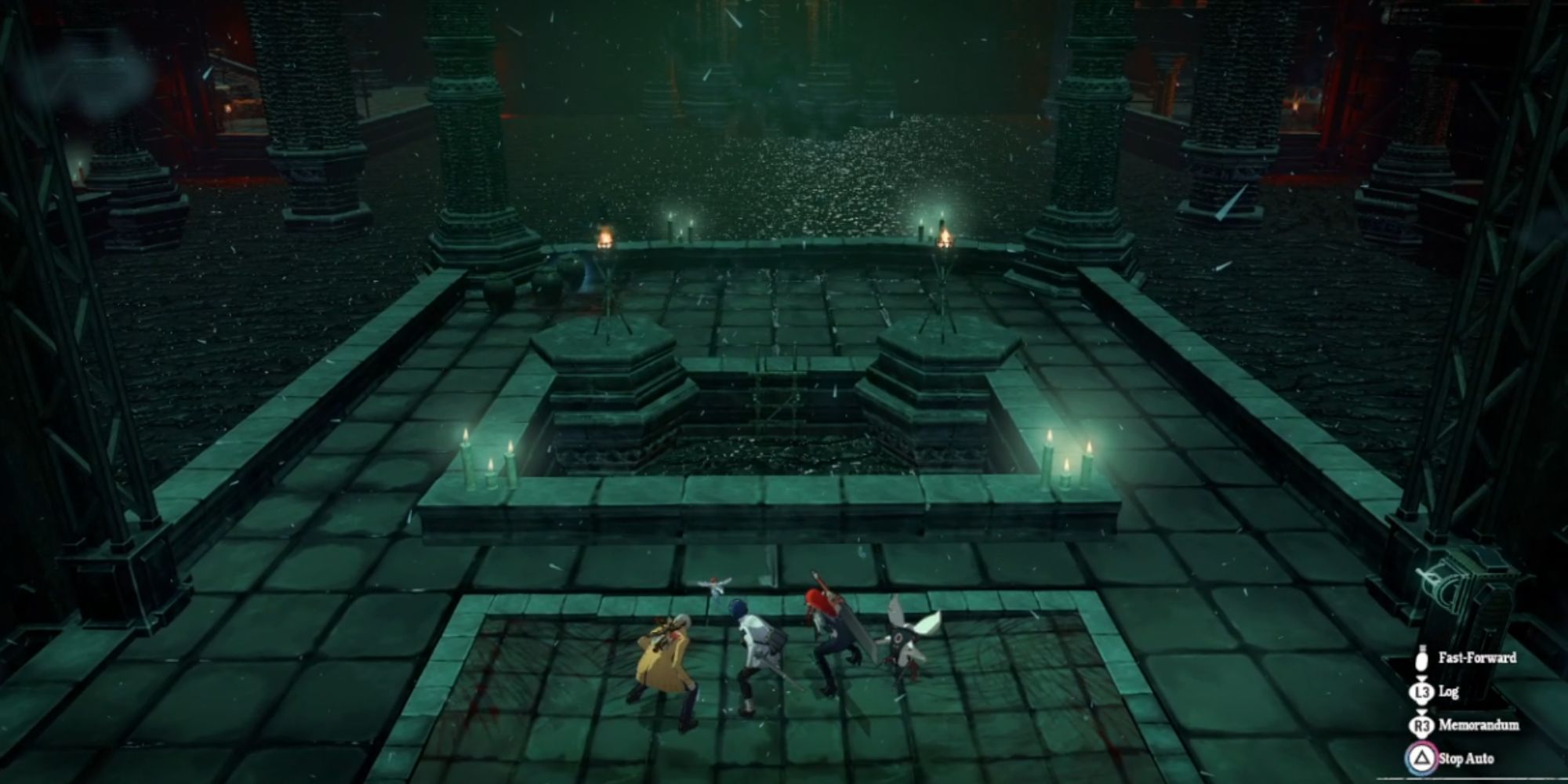Click the Fast-Forward text label

click(1479, 659)
